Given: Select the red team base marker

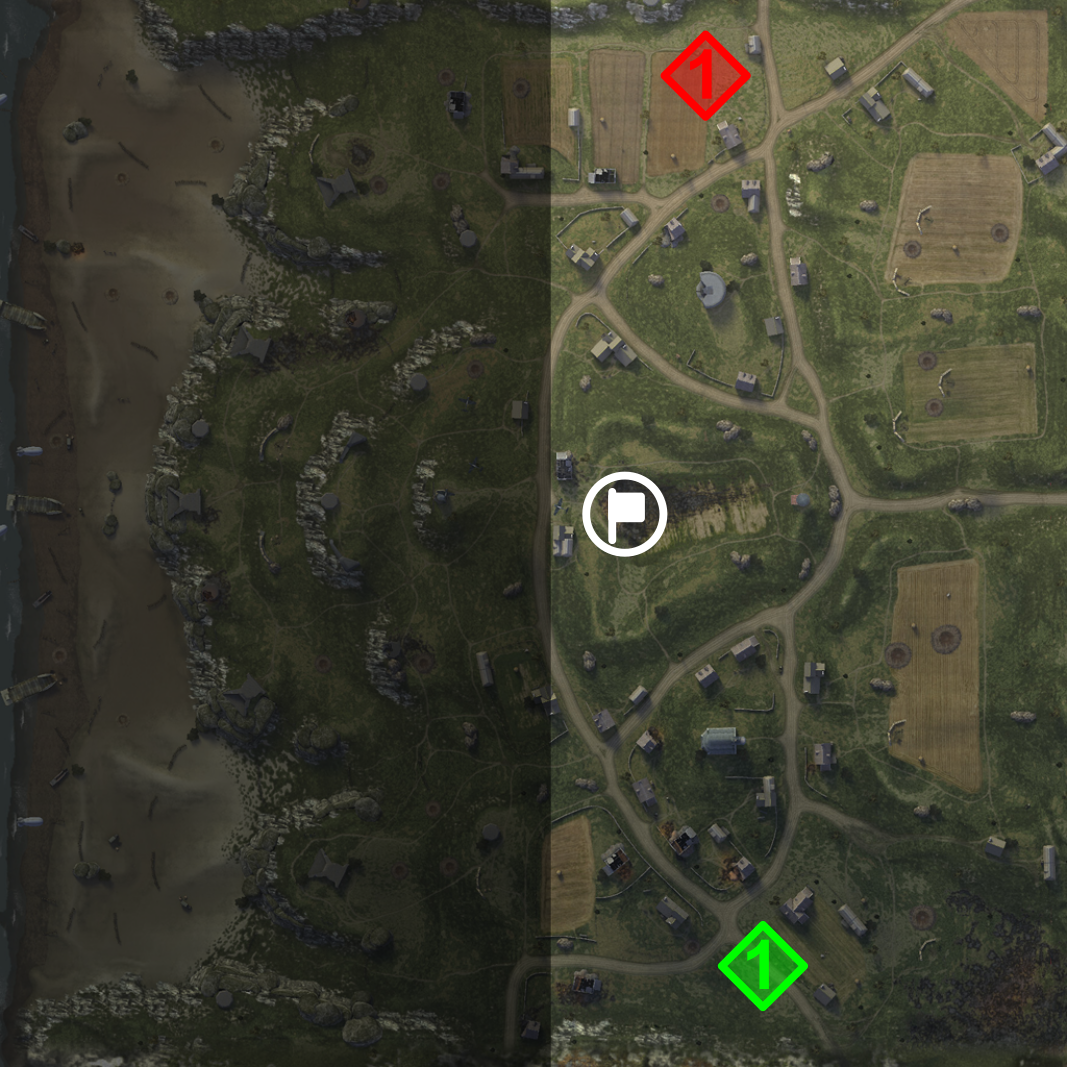Looking at the screenshot, I should (705, 76).
